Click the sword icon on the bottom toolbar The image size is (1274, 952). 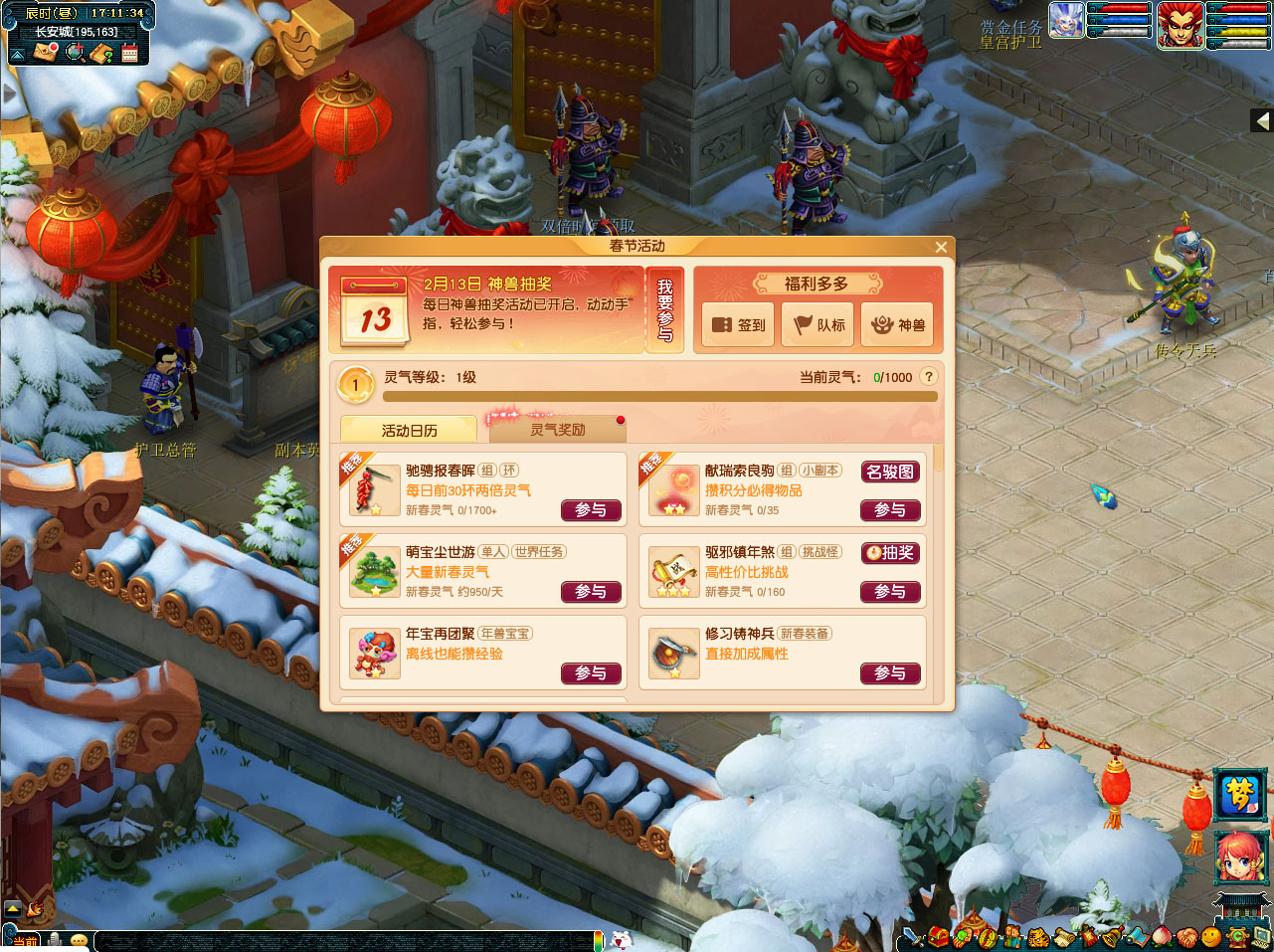[913, 938]
